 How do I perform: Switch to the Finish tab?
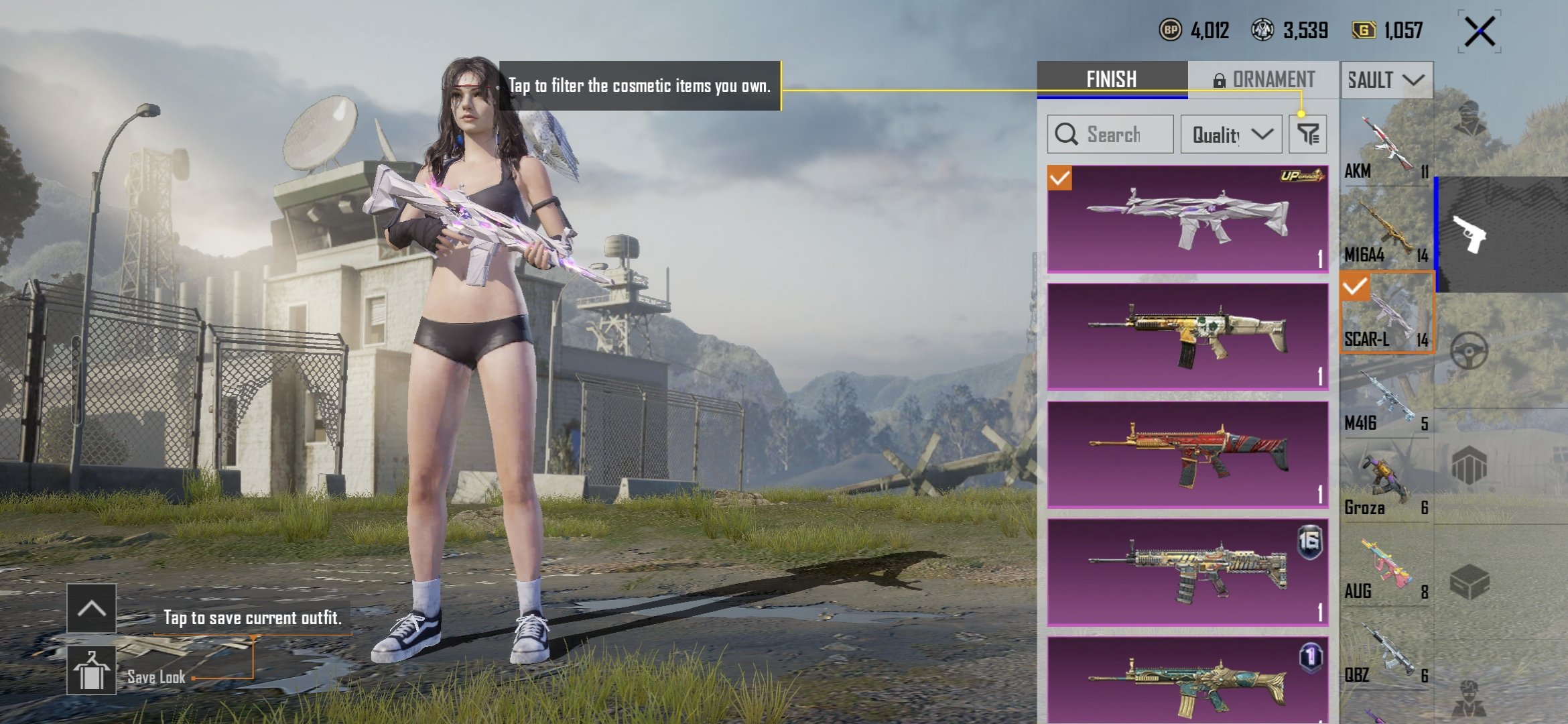1112,80
